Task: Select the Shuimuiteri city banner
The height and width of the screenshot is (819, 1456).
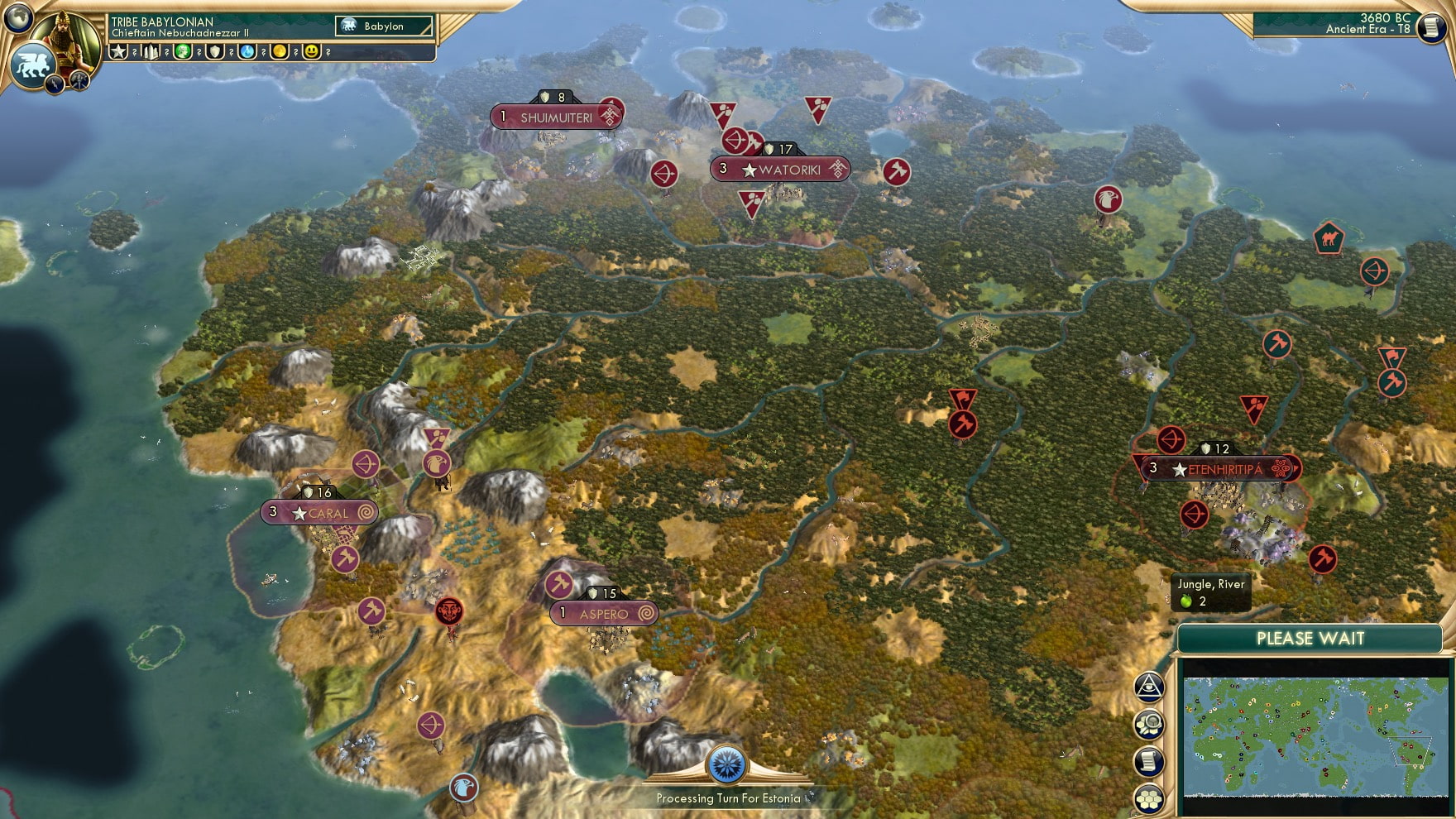Action: [556, 117]
